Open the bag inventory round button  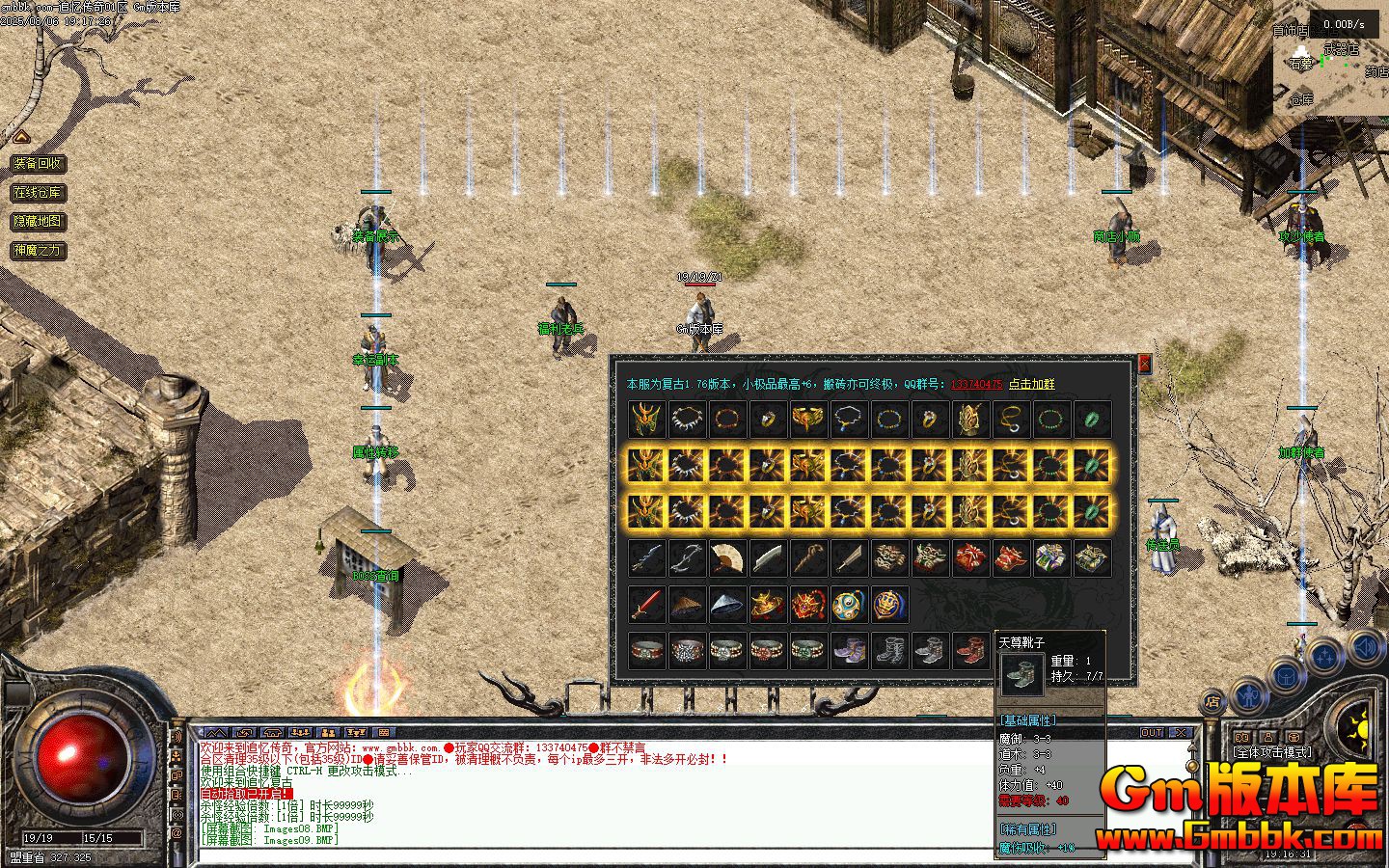pyautogui.click(x=1287, y=677)
